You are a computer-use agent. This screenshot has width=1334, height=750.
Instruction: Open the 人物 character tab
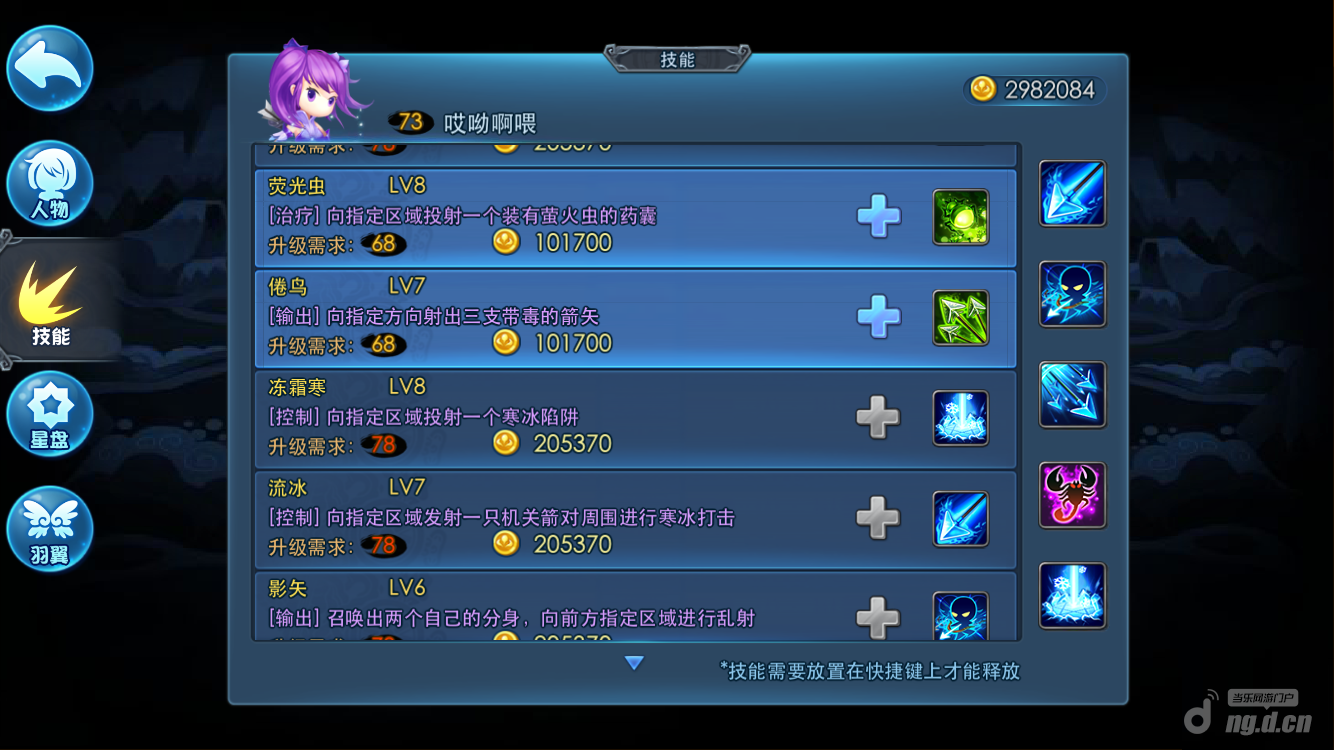(x=50, y=185)
